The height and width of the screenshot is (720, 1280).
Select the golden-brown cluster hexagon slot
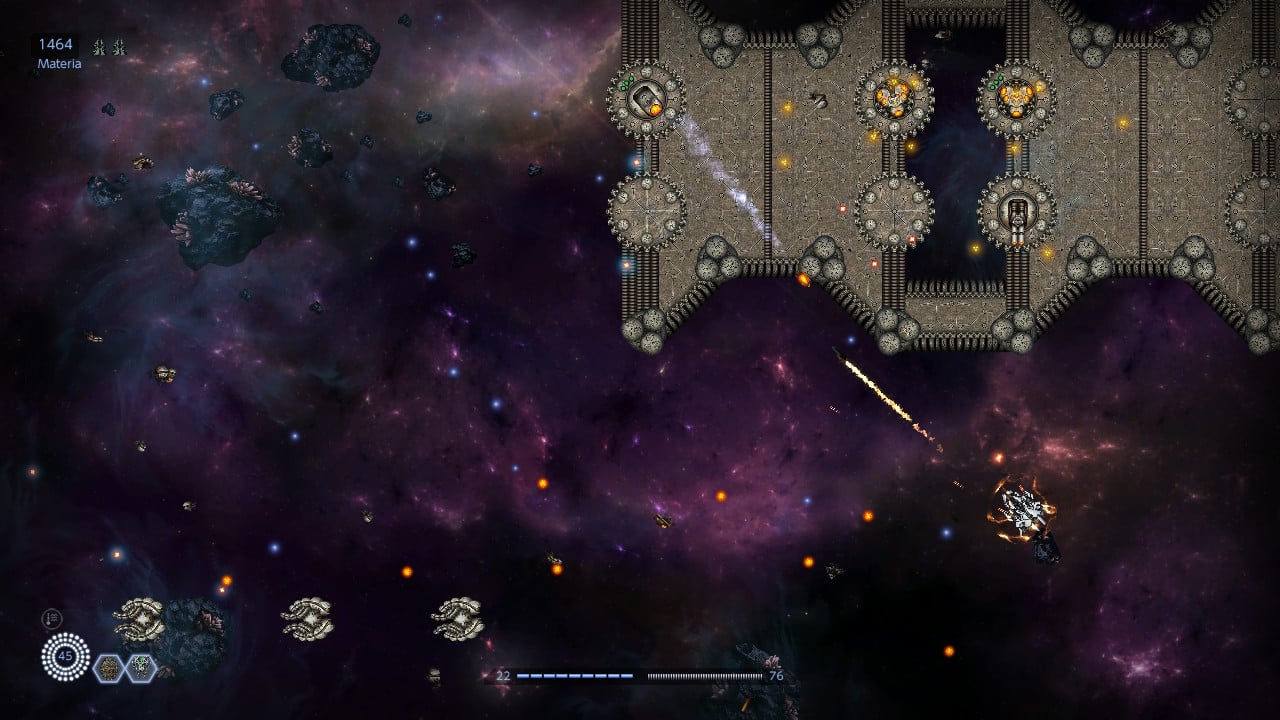108,667
